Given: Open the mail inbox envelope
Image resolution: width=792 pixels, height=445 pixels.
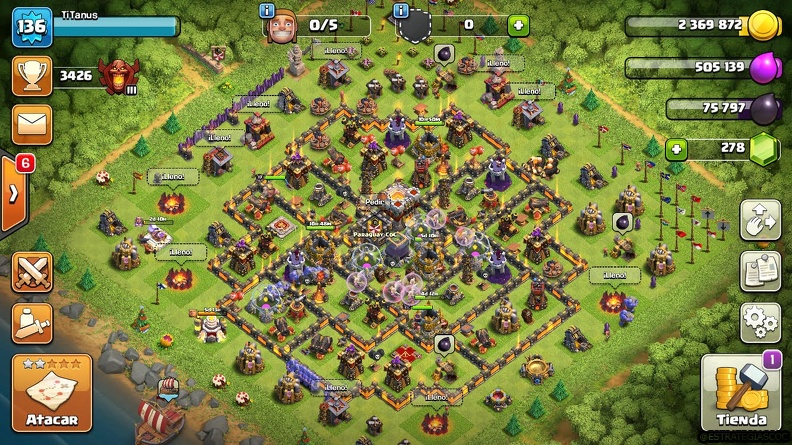Looking at the screenshot, I should (x=31, y=125).
